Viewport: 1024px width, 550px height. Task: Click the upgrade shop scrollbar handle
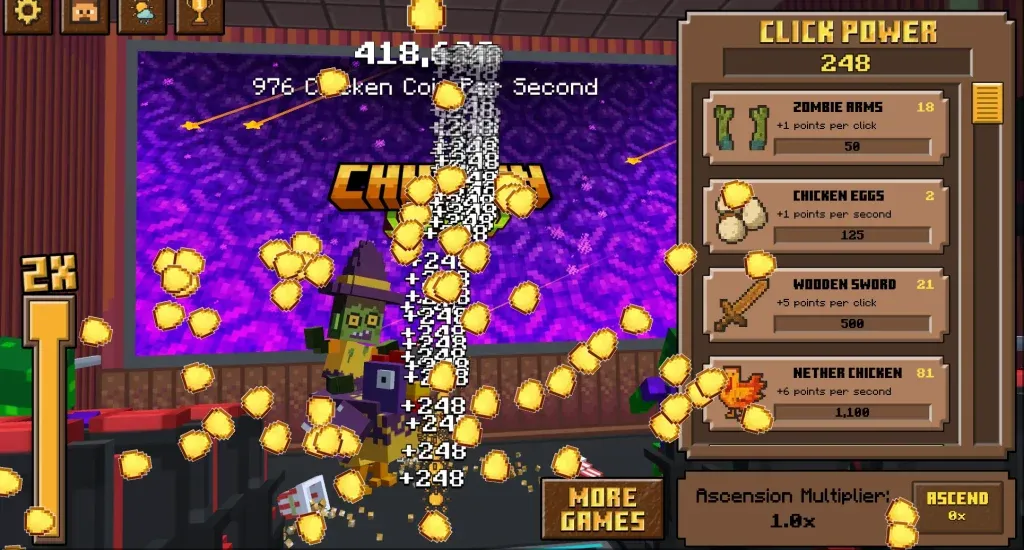click(x=987, y=103)
